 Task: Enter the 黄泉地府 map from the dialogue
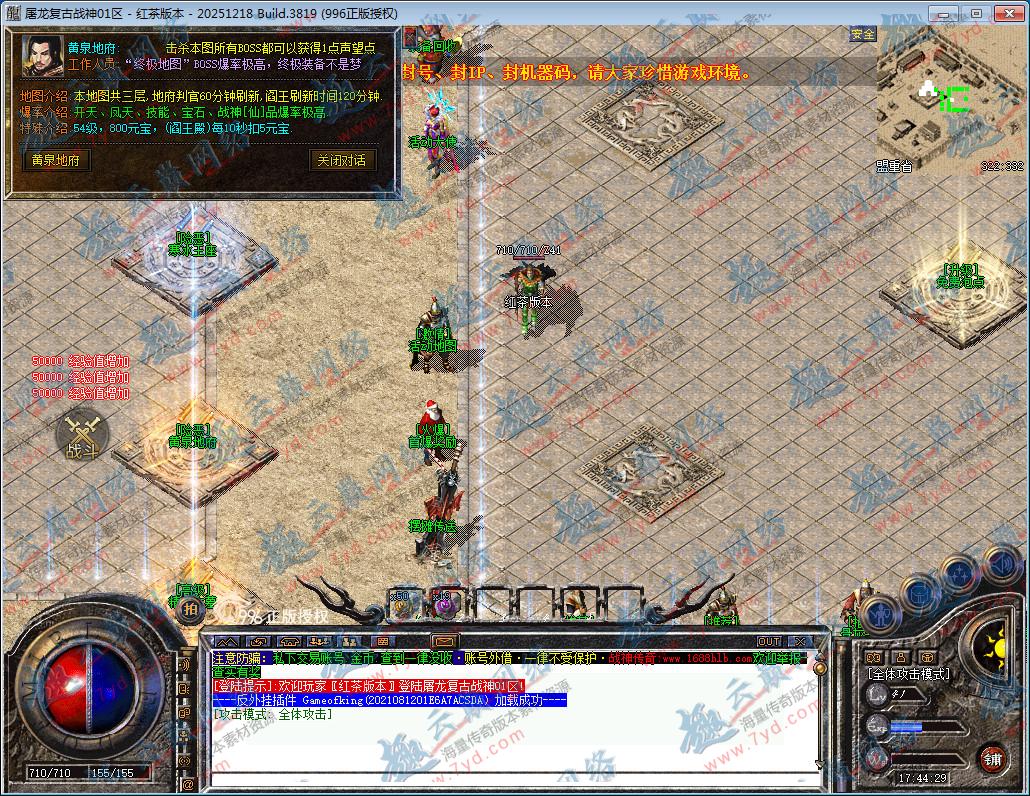pos(56,160)
